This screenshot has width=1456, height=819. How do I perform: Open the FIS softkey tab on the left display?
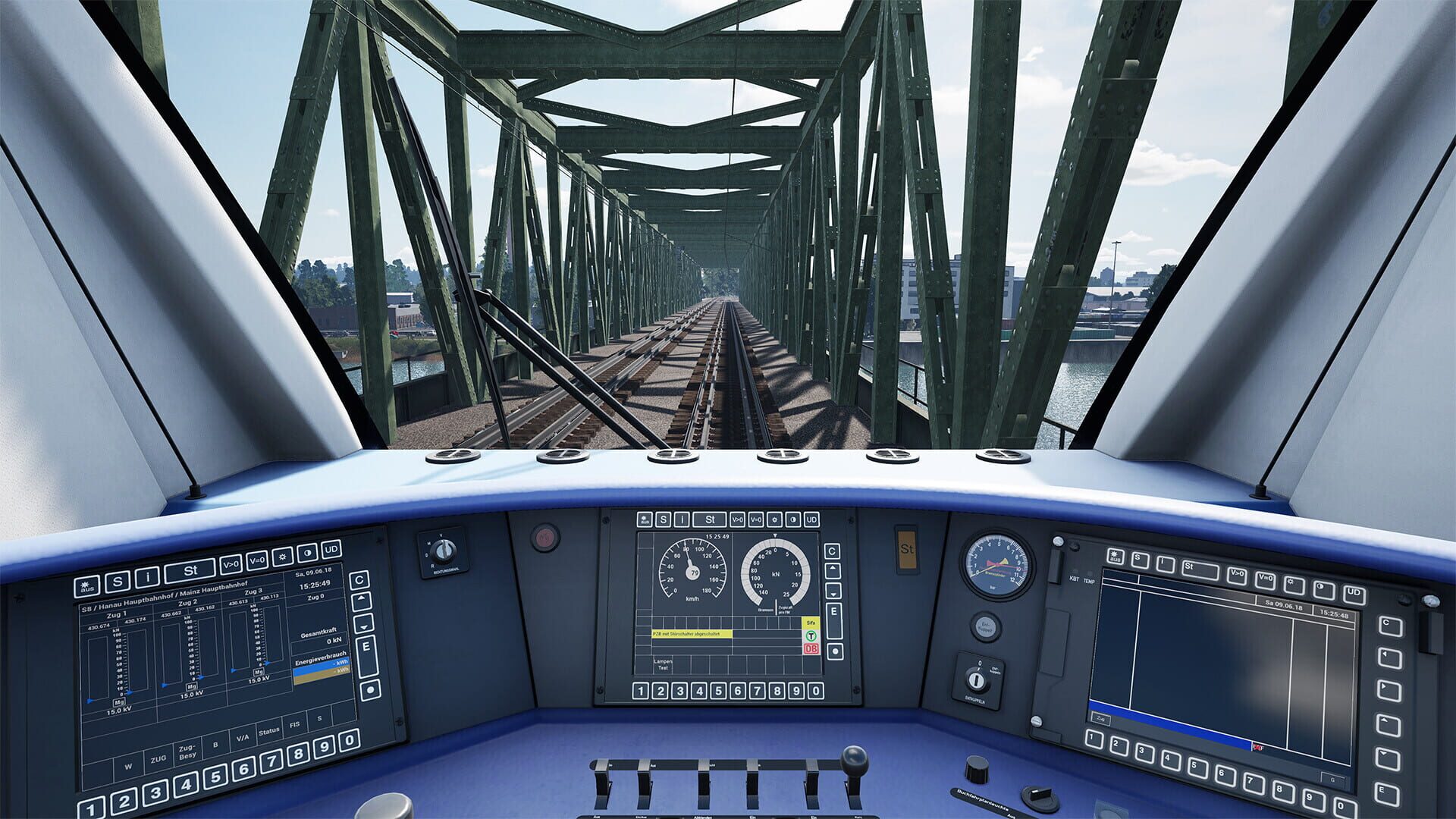[296, 725]
